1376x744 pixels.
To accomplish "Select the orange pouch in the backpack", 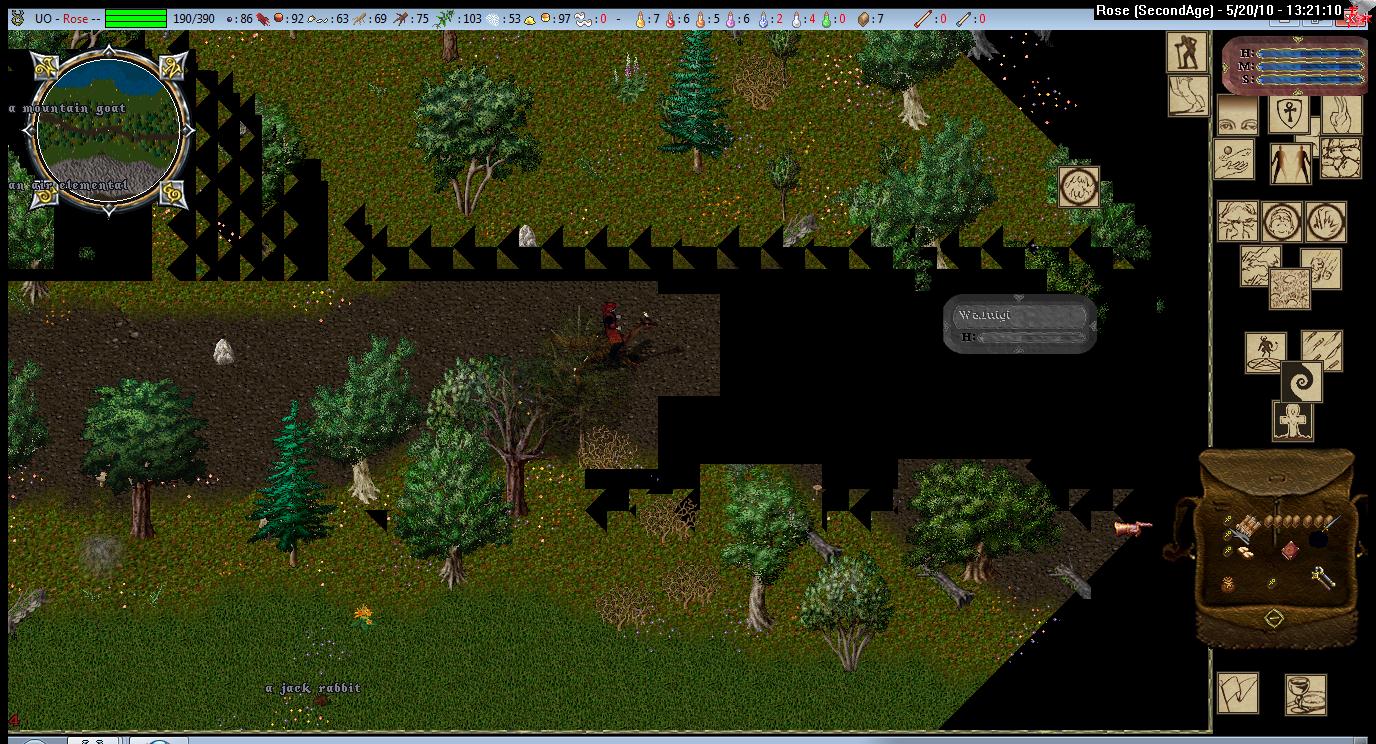I will click(x=1230, y=584).
